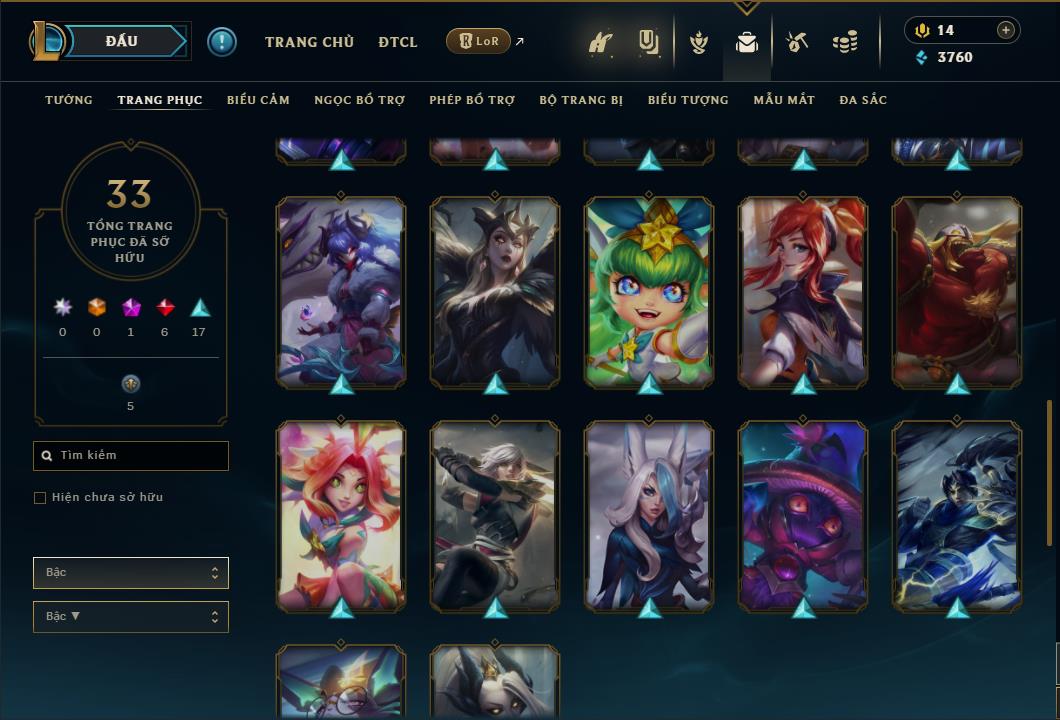Open the TRANG CHỦ home page
Screen dimensions: 1060x720
[x=309, y=42]
